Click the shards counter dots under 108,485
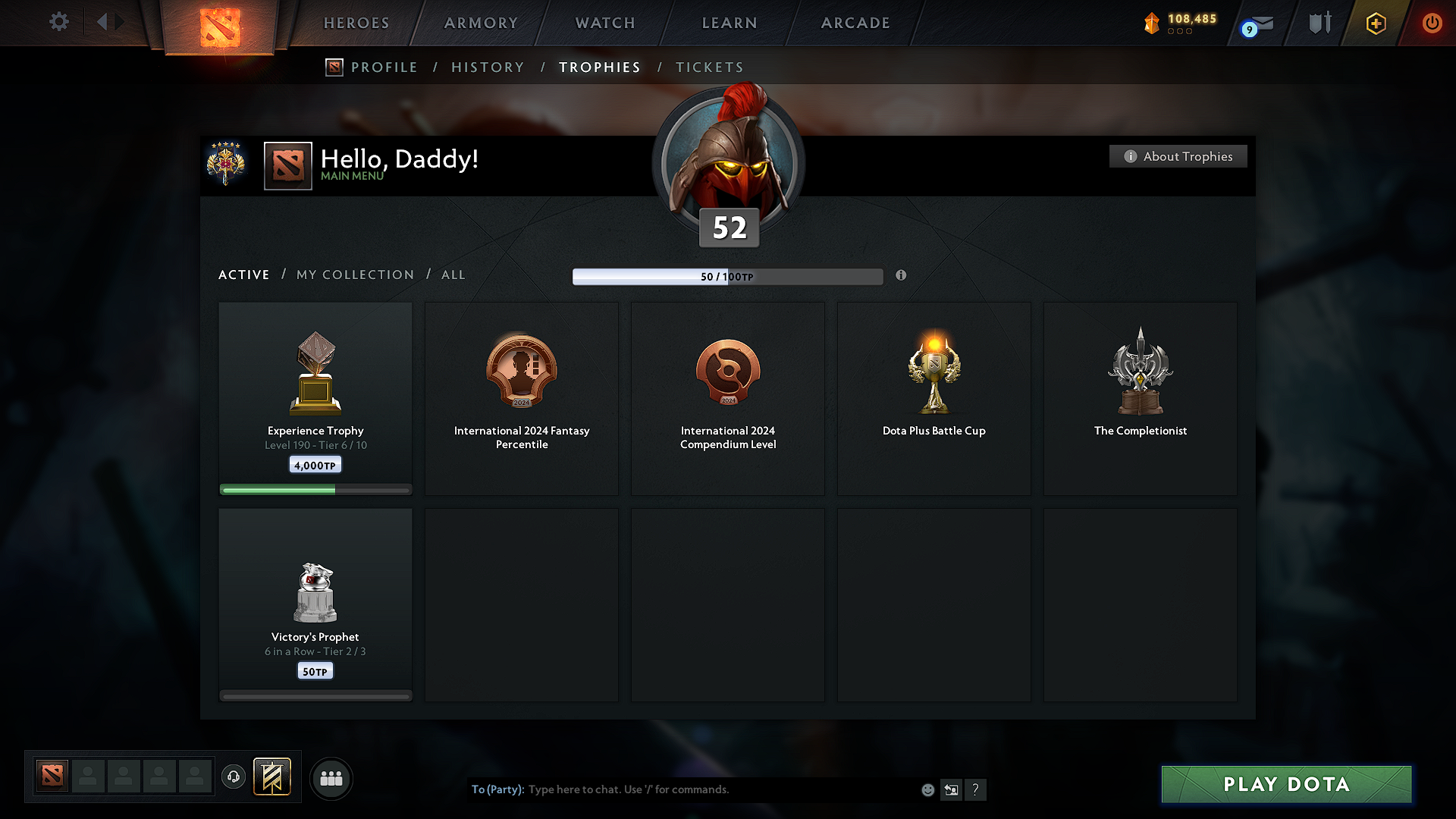Image resolution: width=1456 pixels, height=819 pixels. pyautogui.click(x=1181, y=33)
